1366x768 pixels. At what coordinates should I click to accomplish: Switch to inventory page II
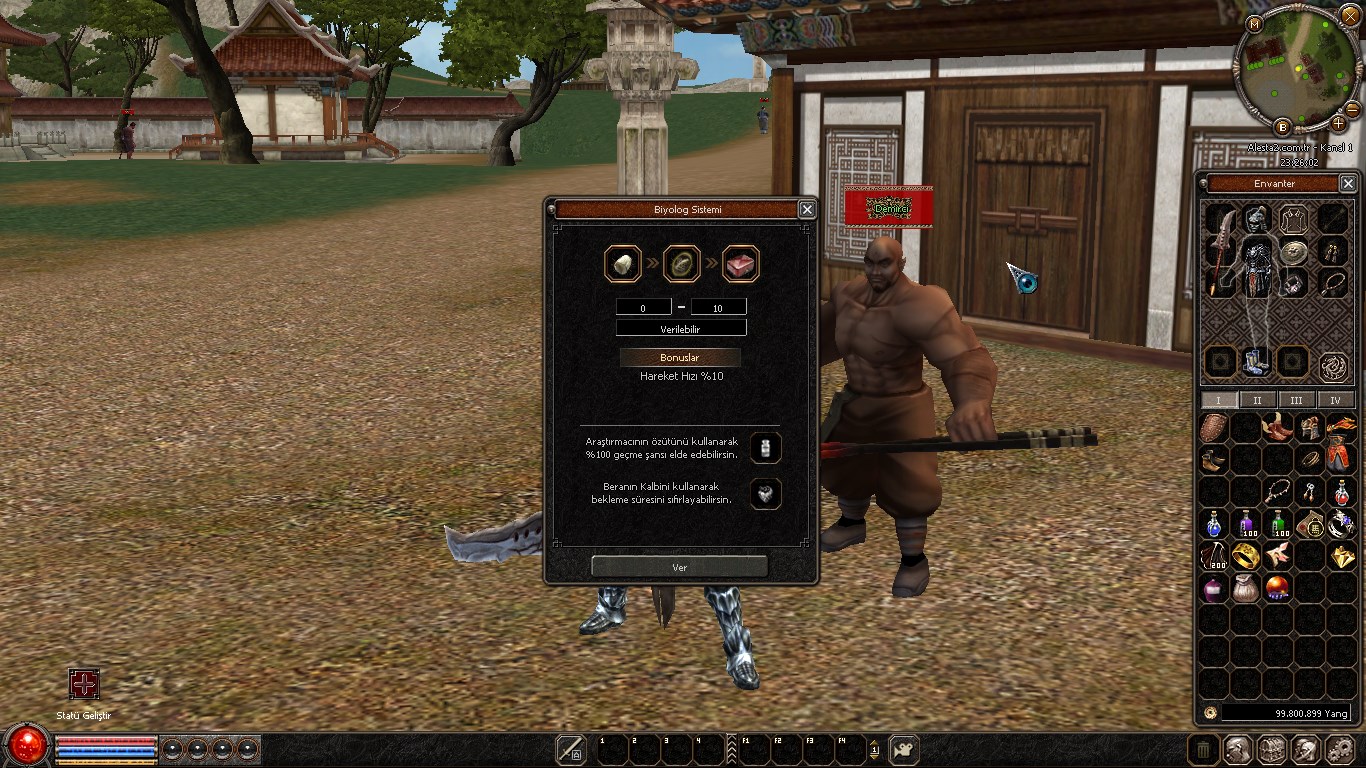1257,400
